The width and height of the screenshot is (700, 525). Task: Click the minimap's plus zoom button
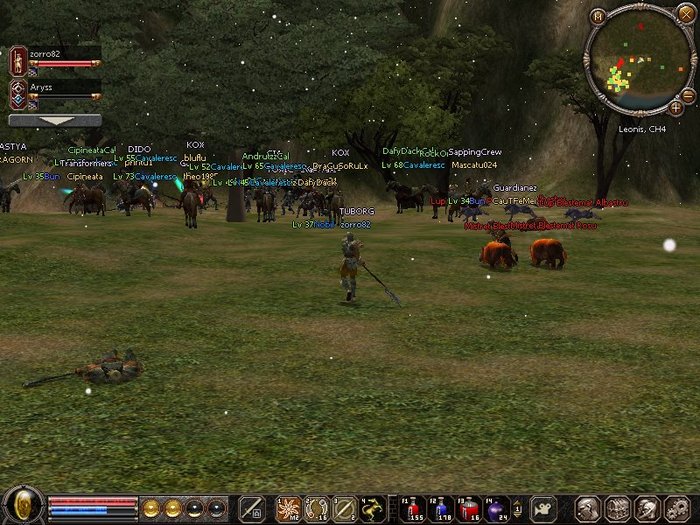coord(676,107)
